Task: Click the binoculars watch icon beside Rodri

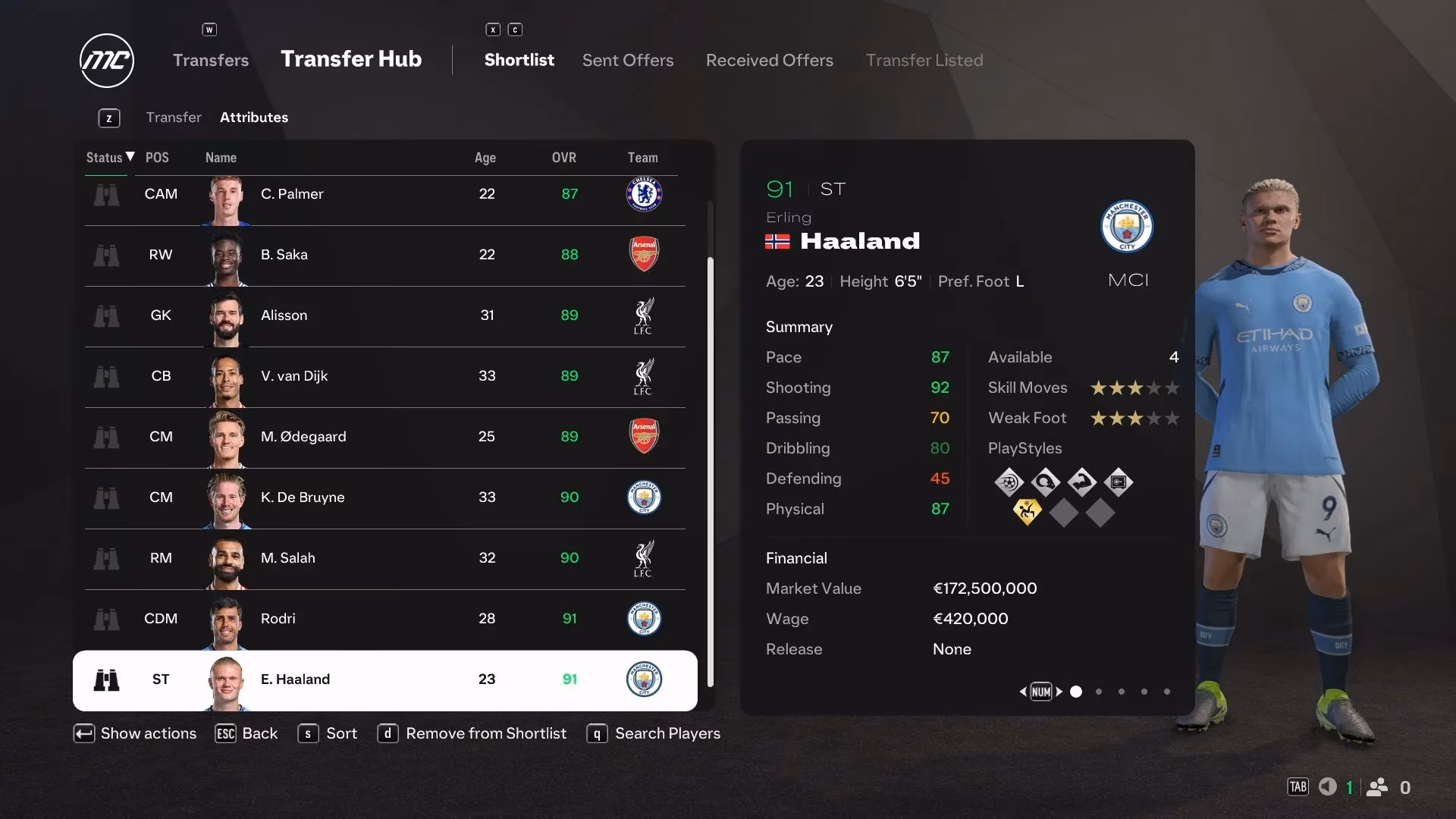Action: pos(107,619)
